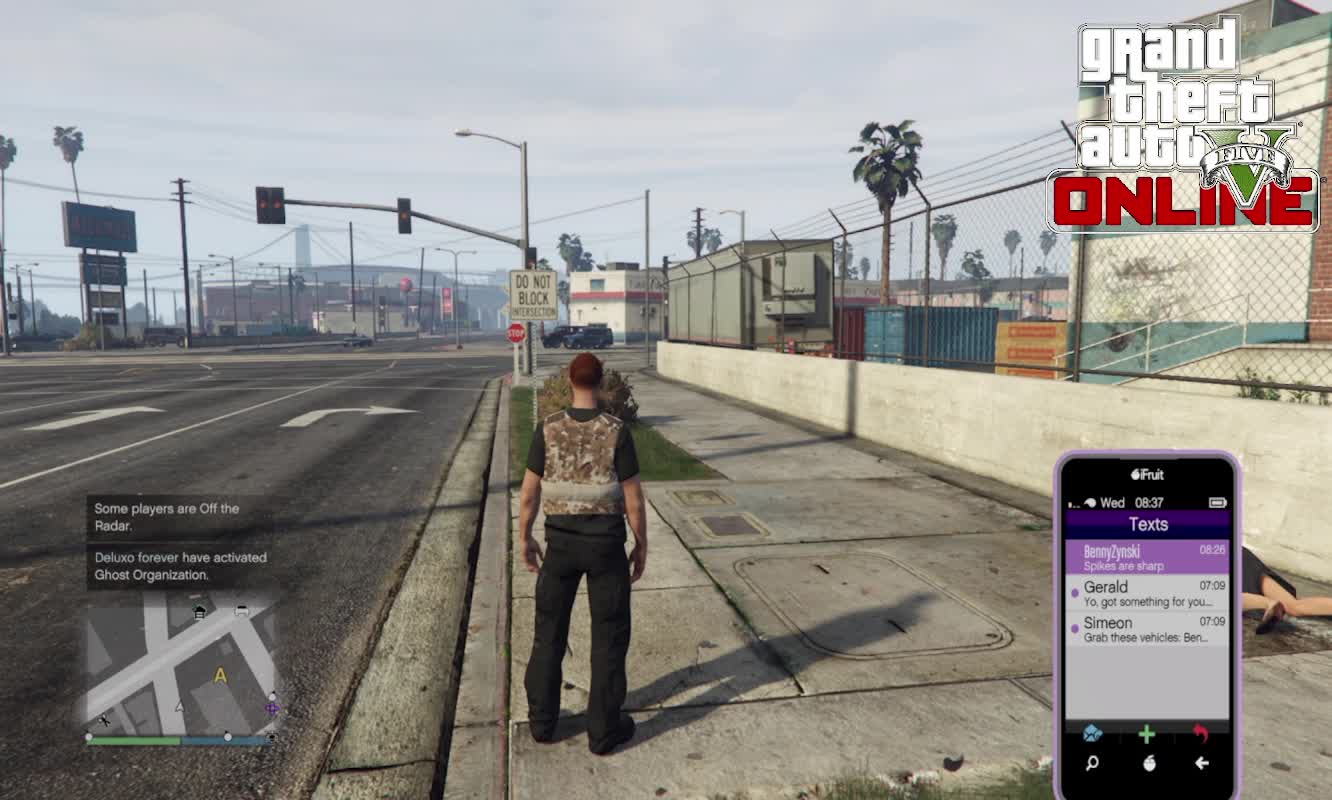The image size is (1332, 800).
Task: Tap the magnifying glass phone button
Action: [1092, 764]
